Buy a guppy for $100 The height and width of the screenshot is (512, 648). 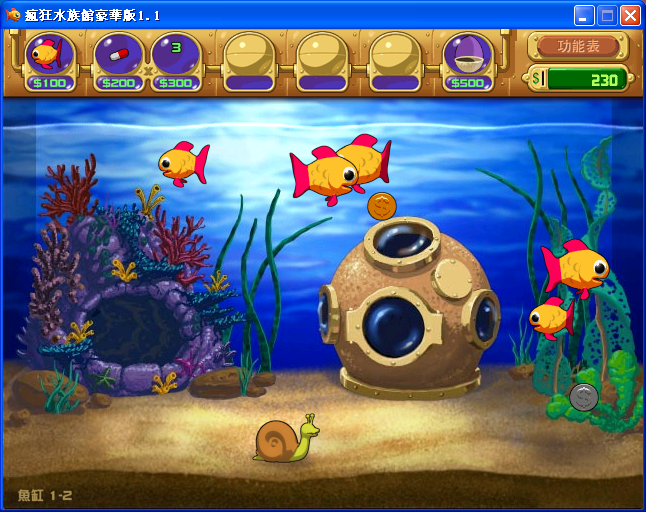(x=49, y=58)
